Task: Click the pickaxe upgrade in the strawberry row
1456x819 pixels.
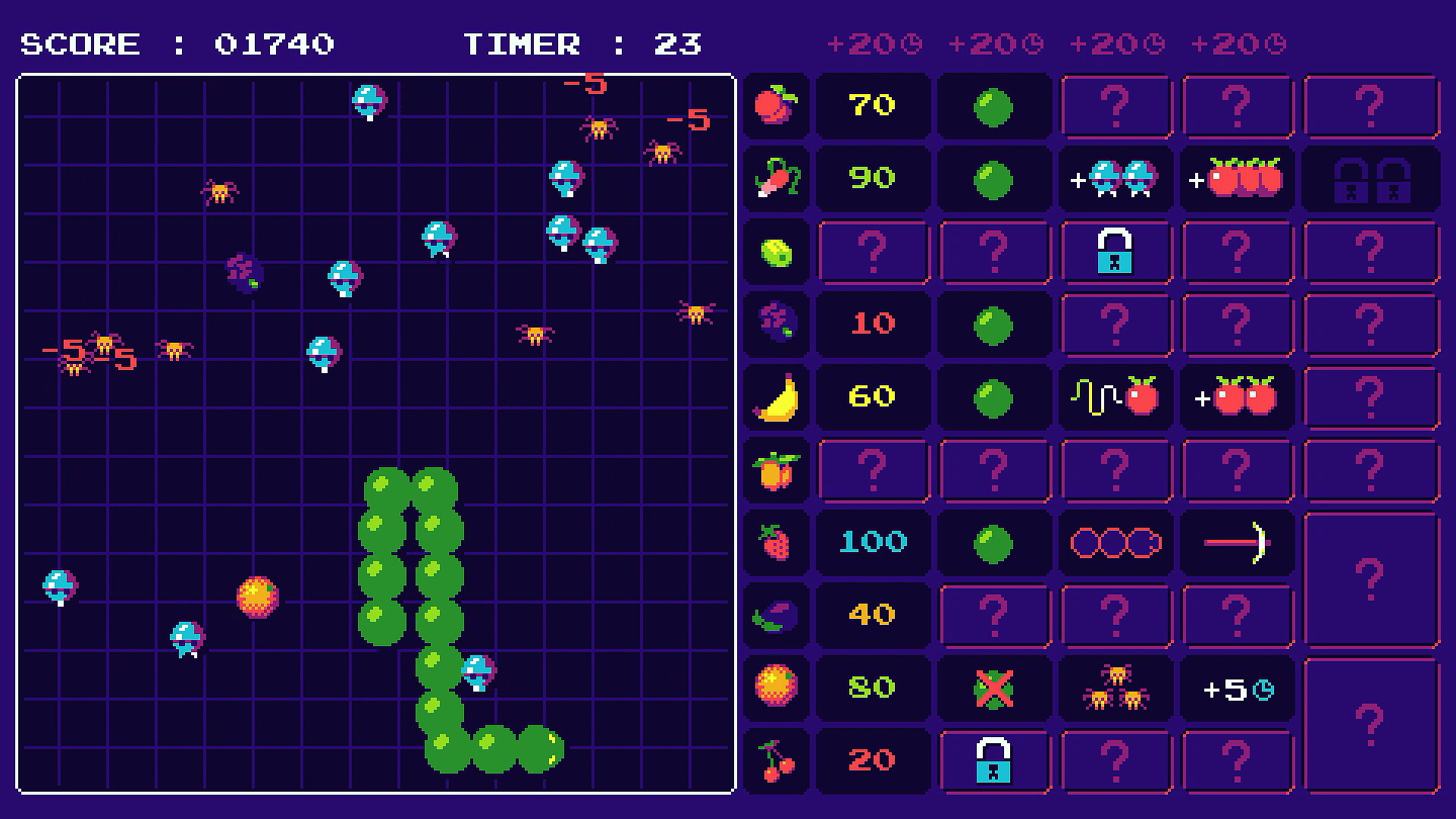Action: (1237, 541)
